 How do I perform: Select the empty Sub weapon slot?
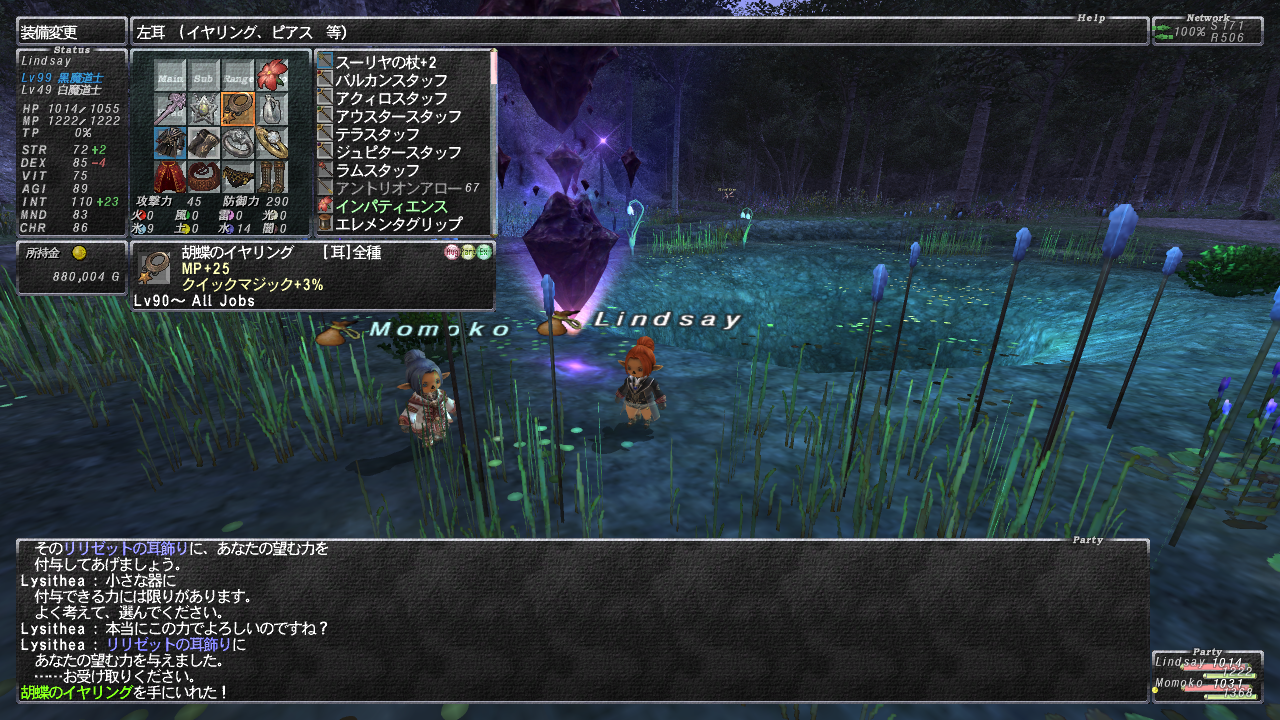[x=204, y=75]
